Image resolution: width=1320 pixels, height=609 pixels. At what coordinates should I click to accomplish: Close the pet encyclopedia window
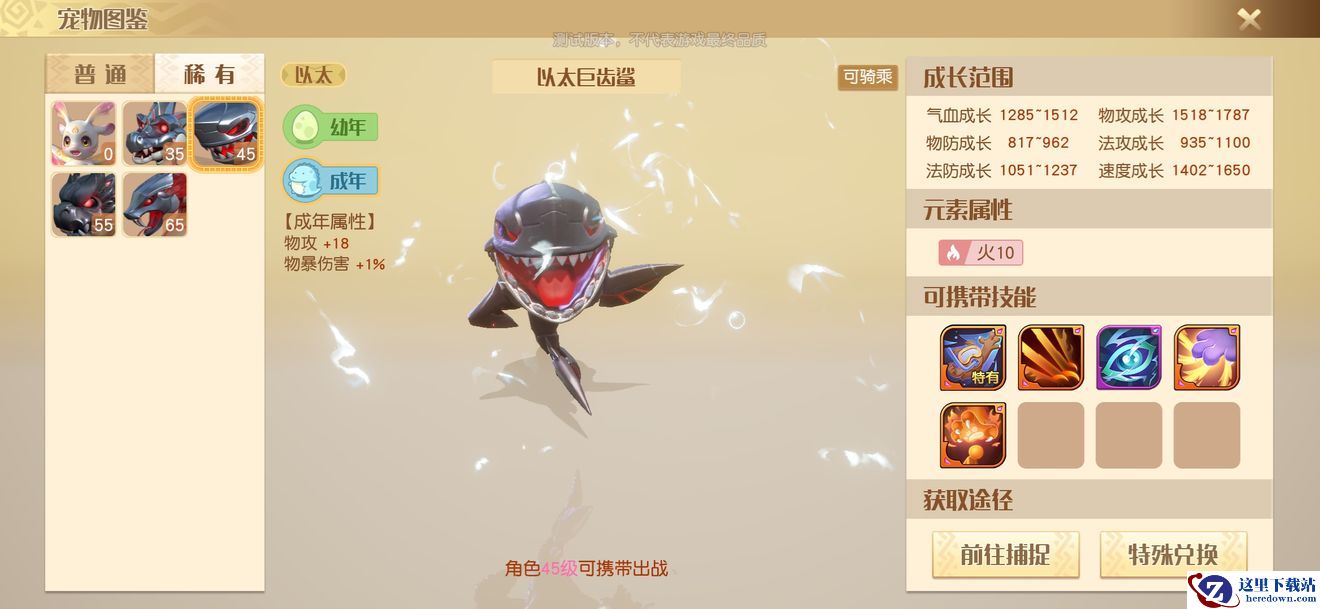point(1249,18)
